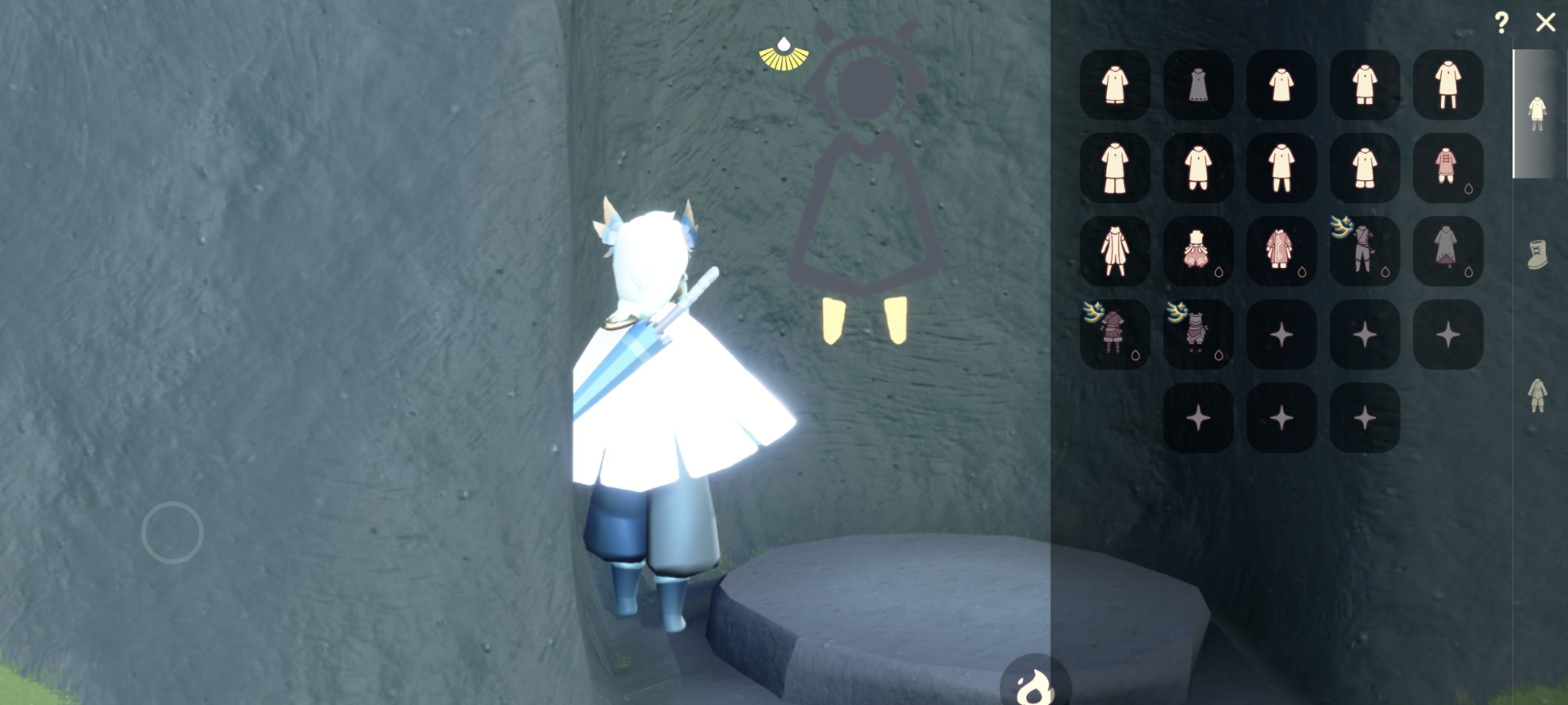Screen dimensions: 1568x705
Task: Equip the gray ninja outfit with season emblem
Action: [x=1365, y=251]
